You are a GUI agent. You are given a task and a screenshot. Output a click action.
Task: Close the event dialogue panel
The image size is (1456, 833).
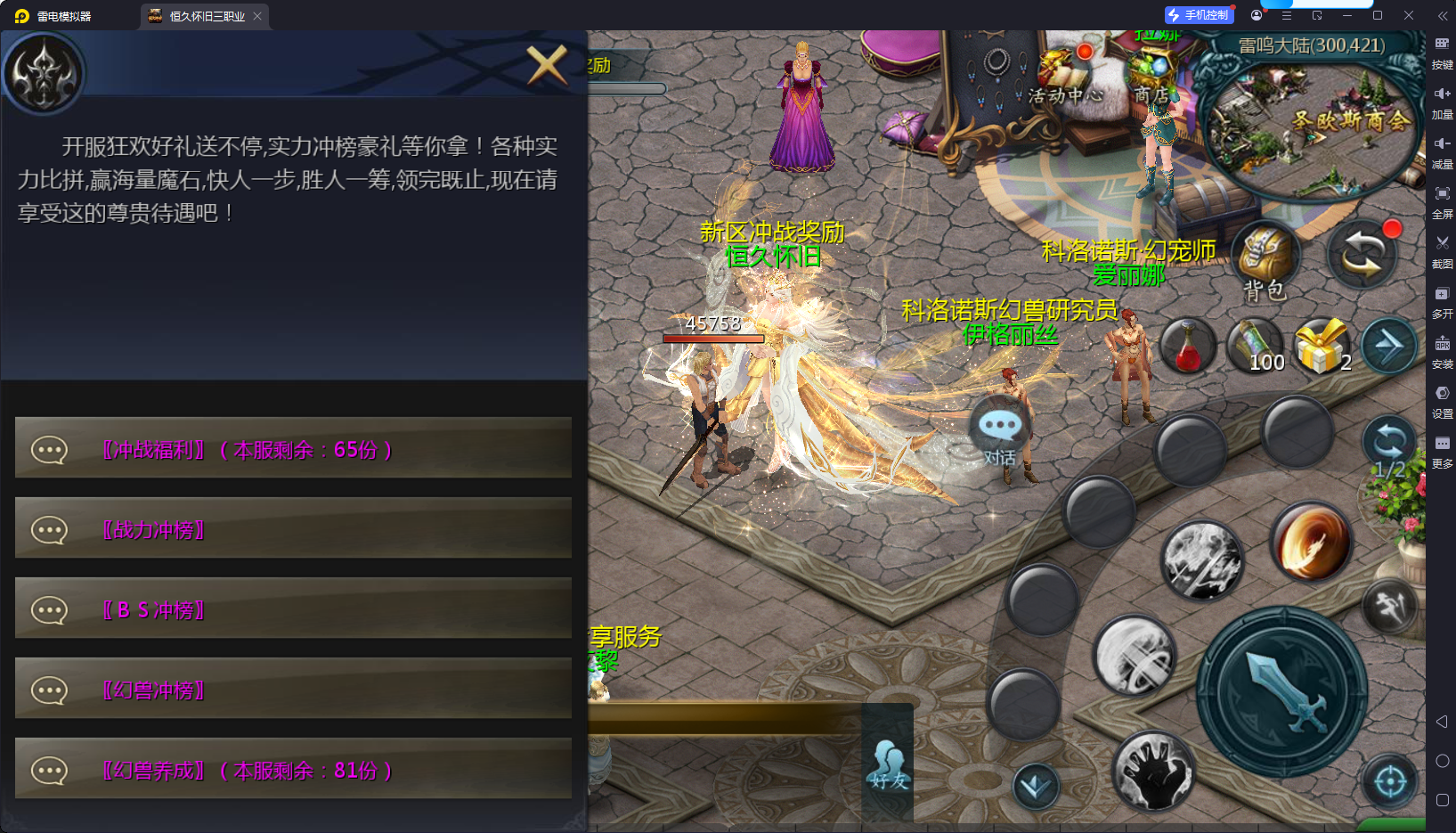coord(547,64)
